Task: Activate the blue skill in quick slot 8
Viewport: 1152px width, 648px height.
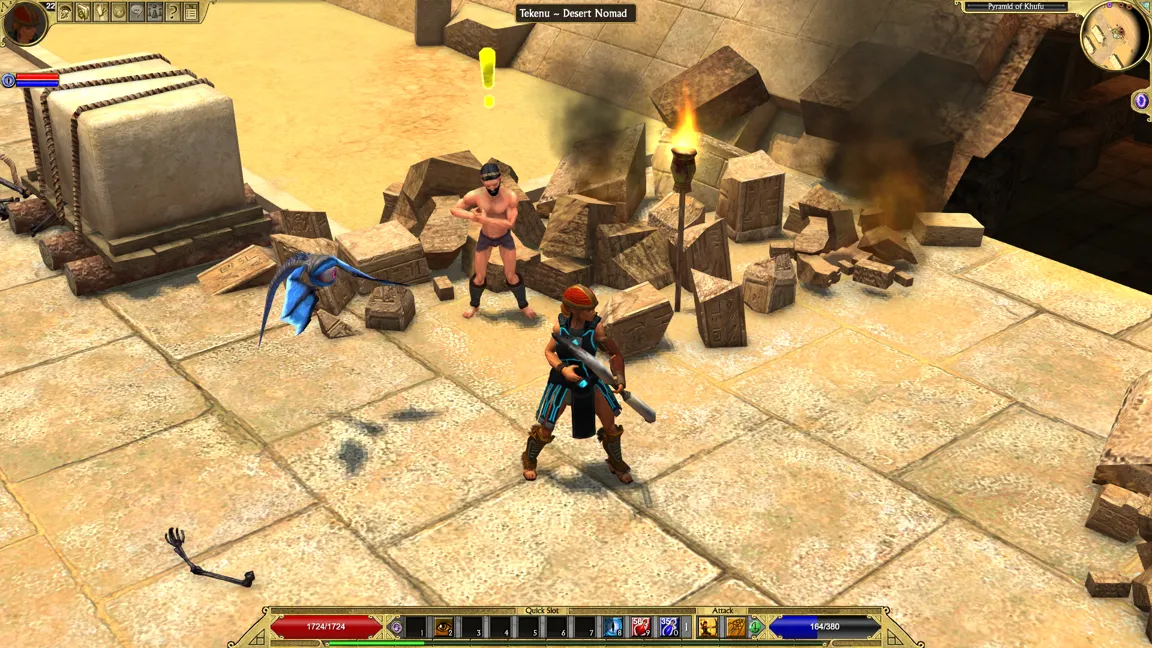Action: pyautogui.click(x=613, y=627)
